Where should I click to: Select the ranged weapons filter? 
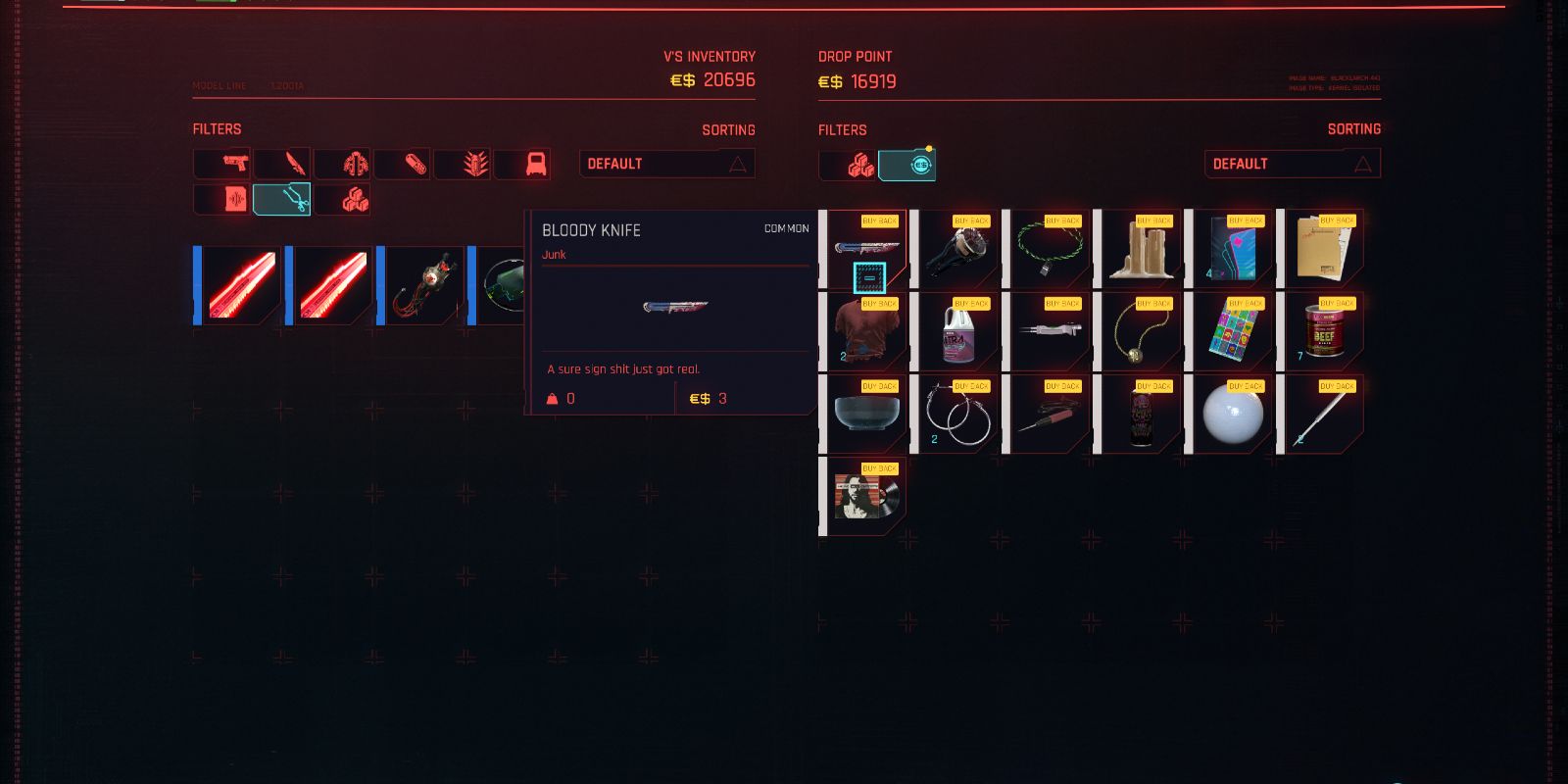click(x=221, y=164)
